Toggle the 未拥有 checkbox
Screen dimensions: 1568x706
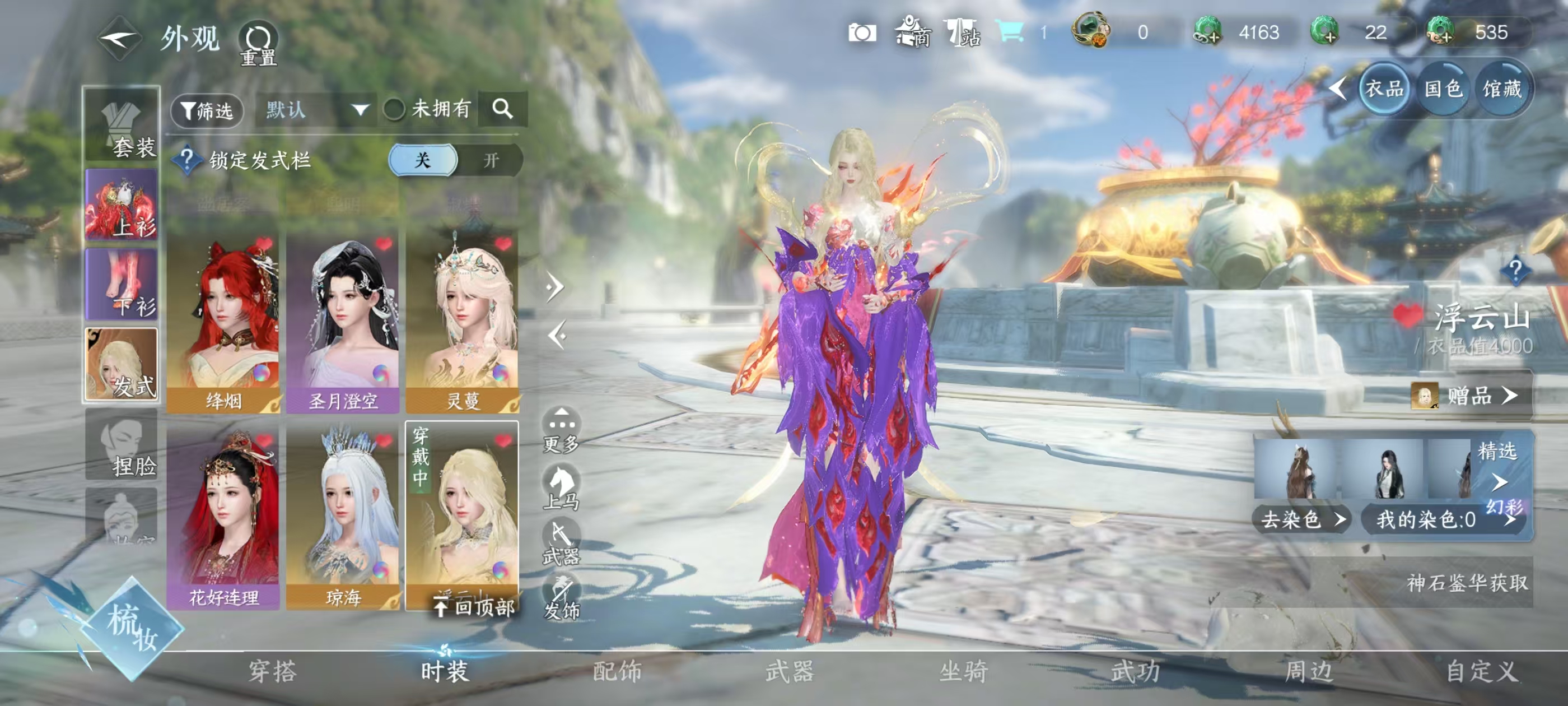394,110
